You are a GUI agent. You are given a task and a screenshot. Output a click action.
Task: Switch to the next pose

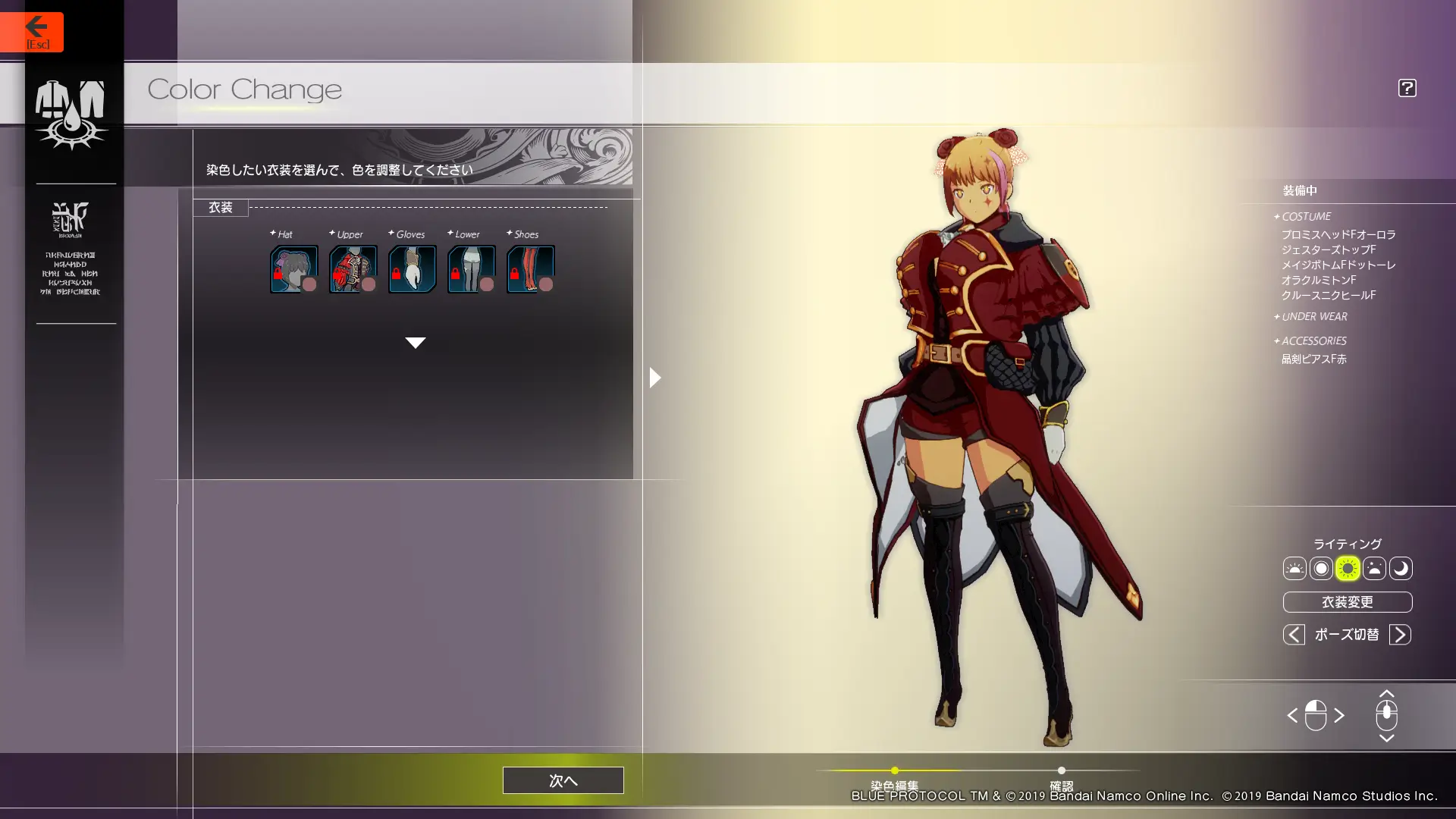tap(1400, 635)
